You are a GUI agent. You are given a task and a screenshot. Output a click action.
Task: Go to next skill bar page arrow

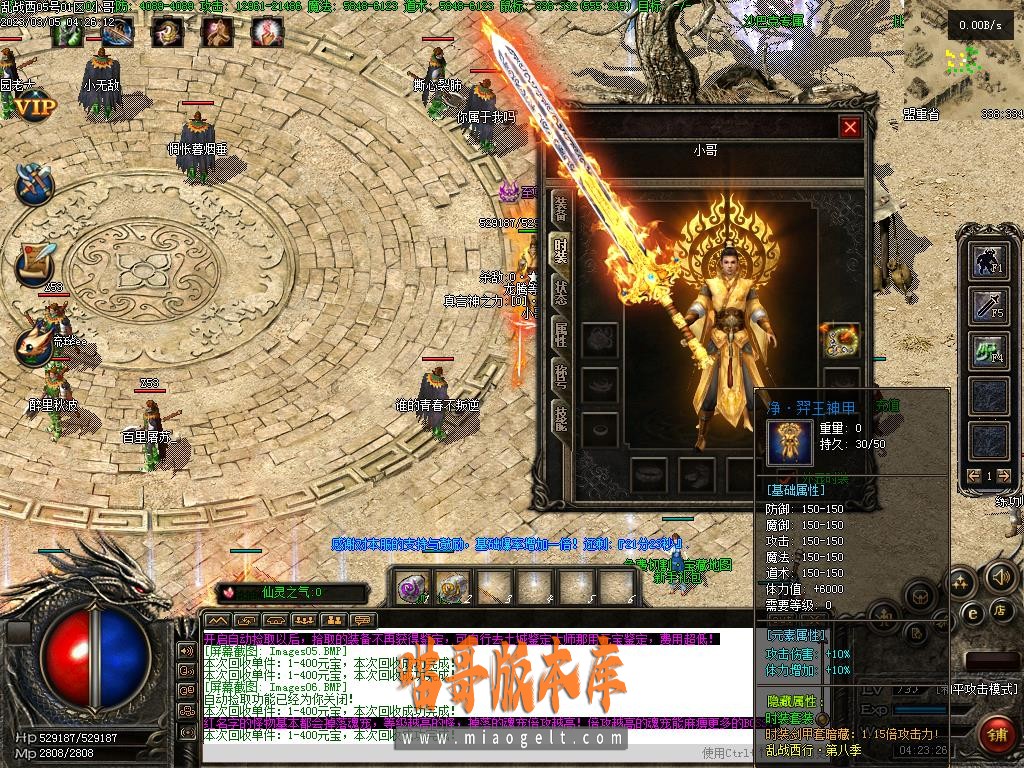point(1004,476)
